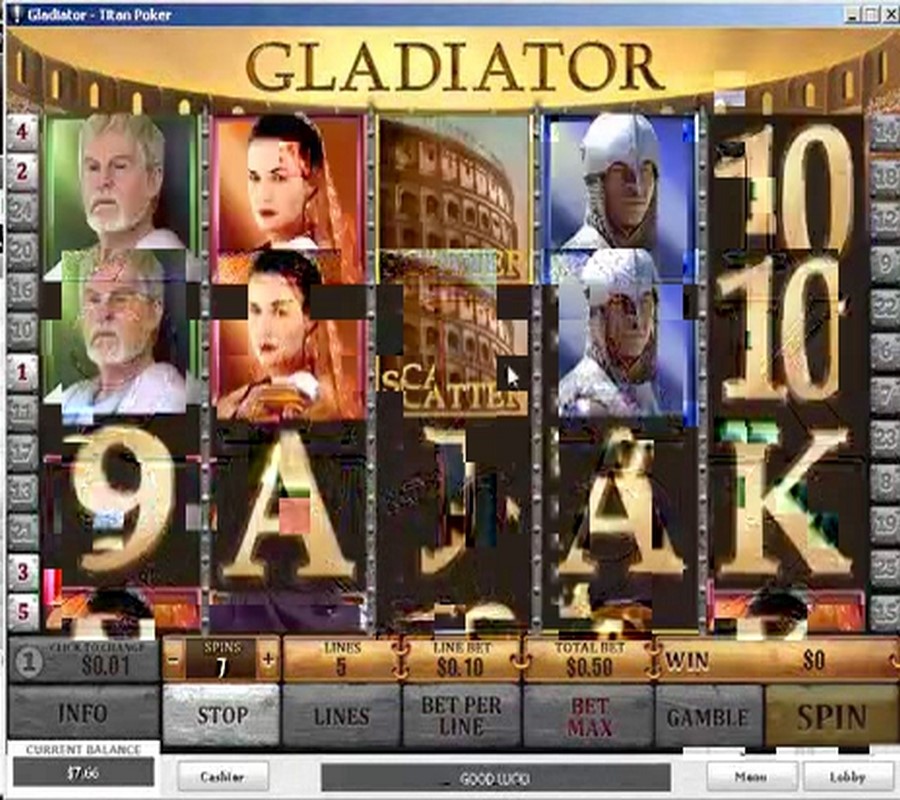Click the LINES button
The image size is (900, 800).
(x=341, y=715)
